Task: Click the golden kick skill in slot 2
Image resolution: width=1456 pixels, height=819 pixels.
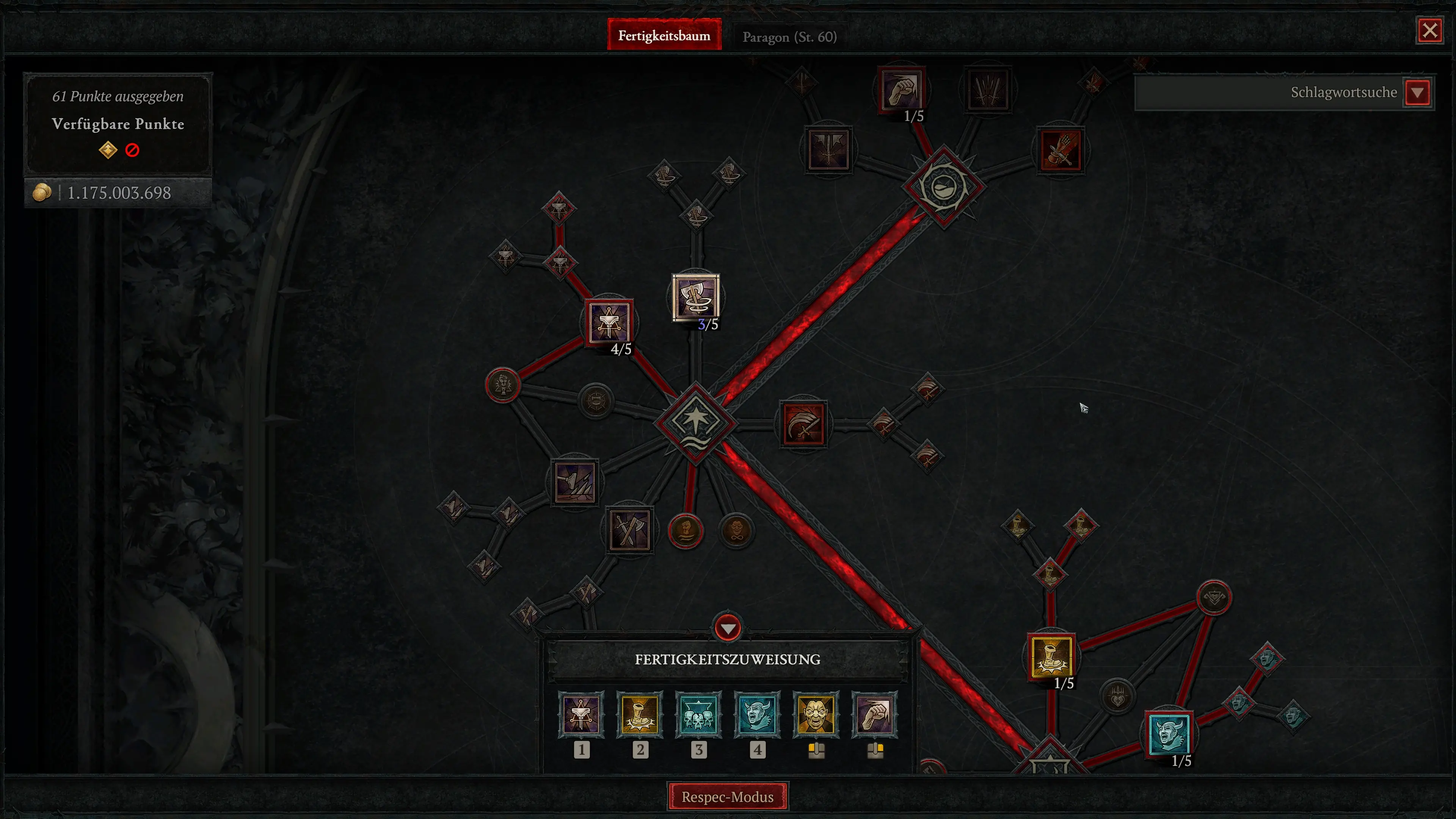Action: coord(640,716)
